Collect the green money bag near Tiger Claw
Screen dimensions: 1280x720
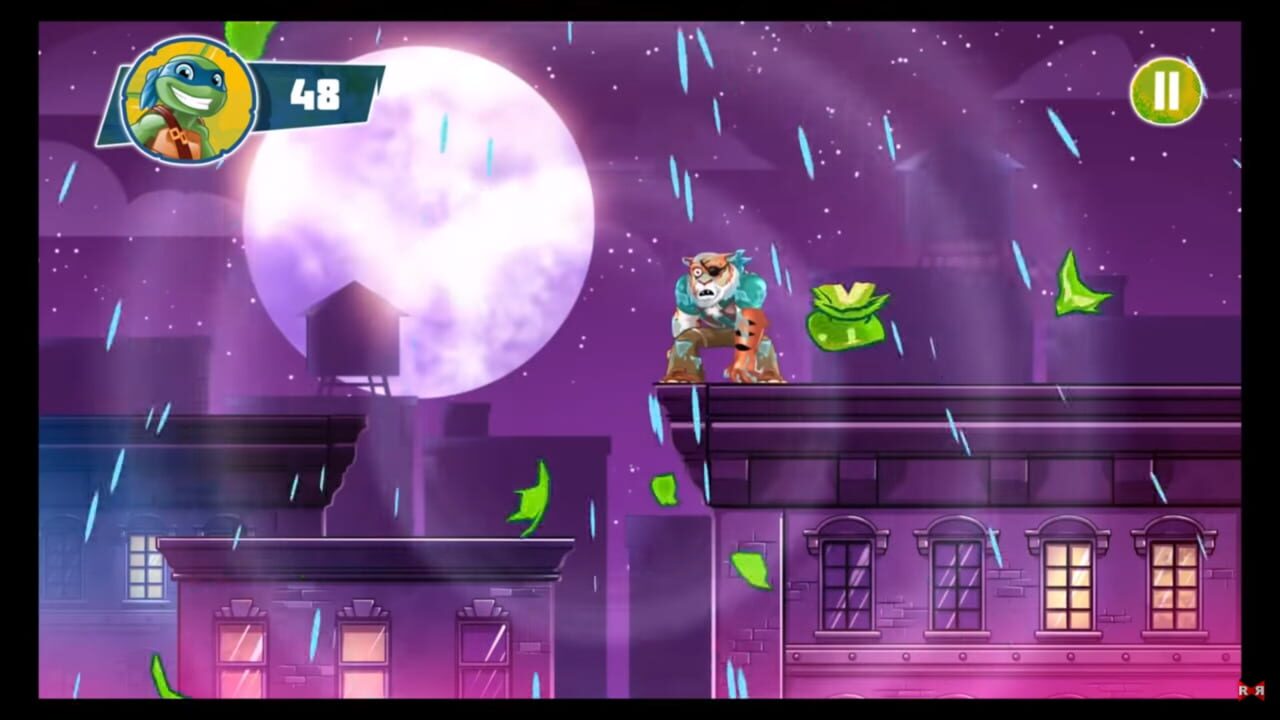pos(845,315)
